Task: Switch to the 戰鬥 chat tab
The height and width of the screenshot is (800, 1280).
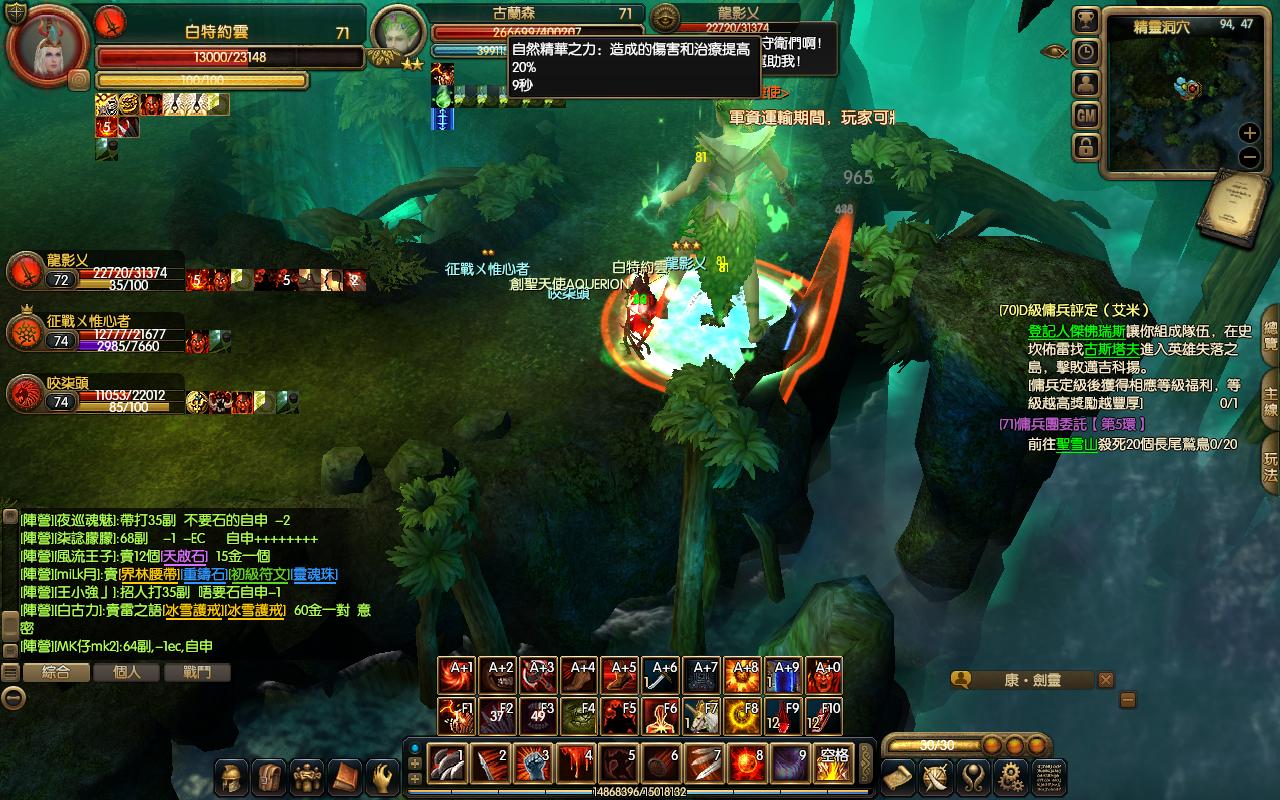Action: tap(198, 672)
